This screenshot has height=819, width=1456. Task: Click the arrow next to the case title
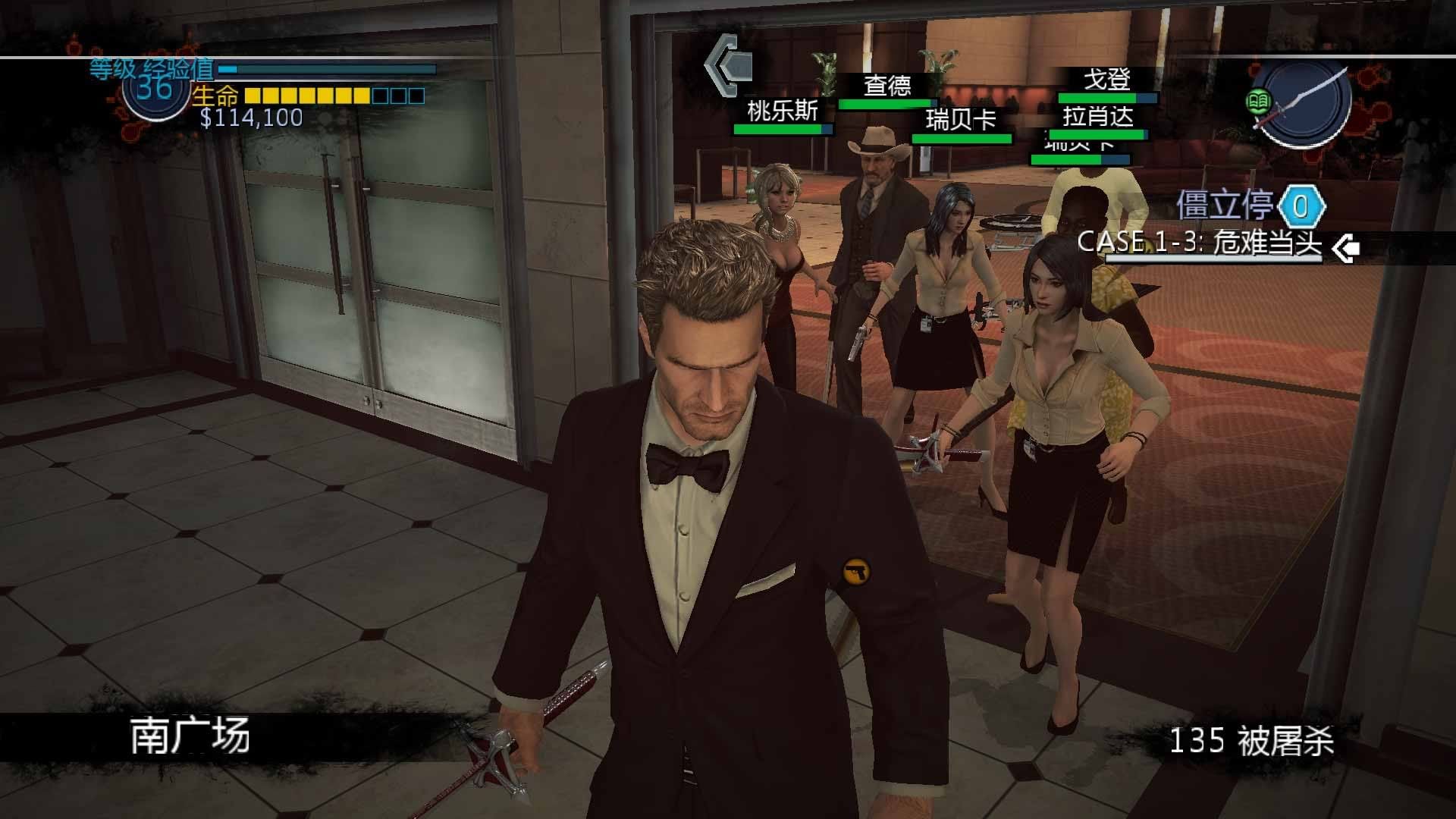pyautogui.click(x=1345, y=248)
